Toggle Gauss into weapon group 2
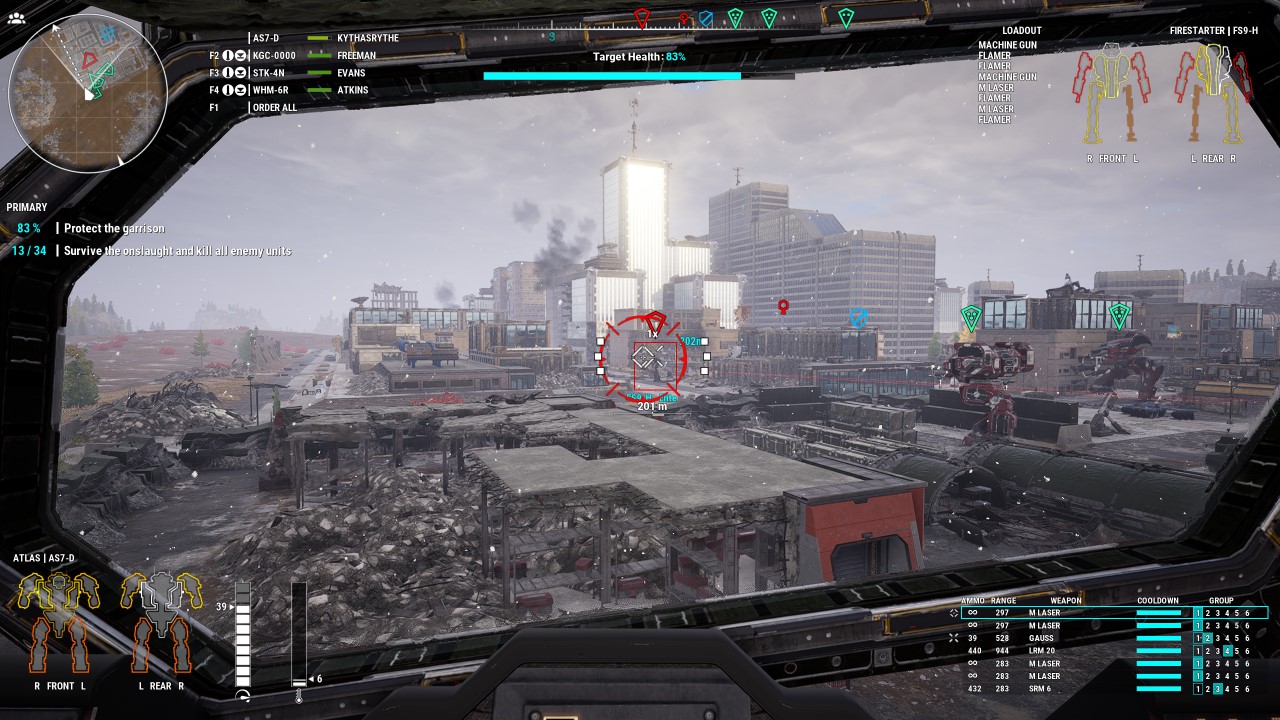 1209,638
